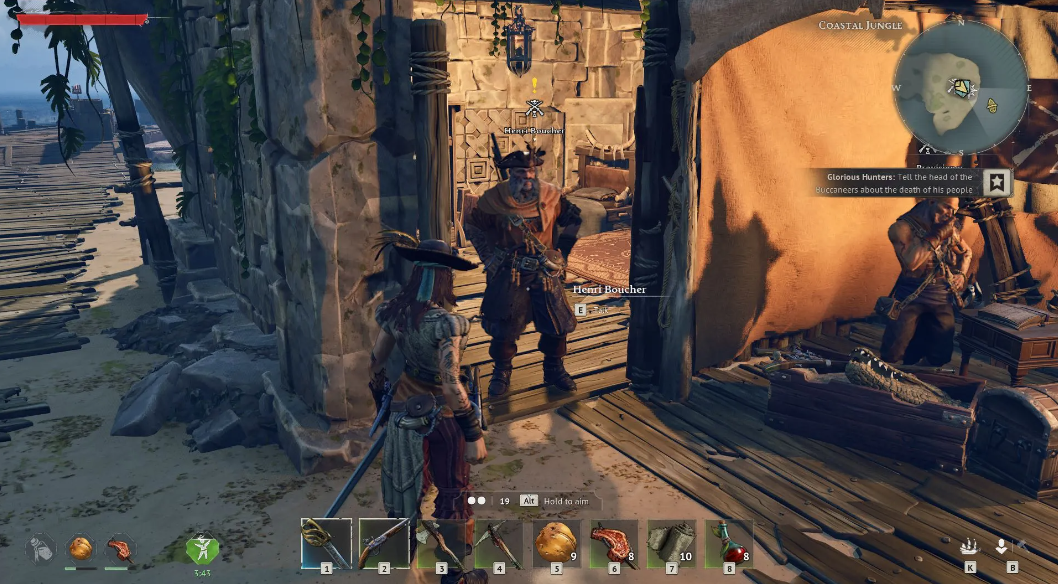This screenshot has width=1058, height=584.
Task: Click the yellow ship marker on minimap
Action: coord(992,105)
